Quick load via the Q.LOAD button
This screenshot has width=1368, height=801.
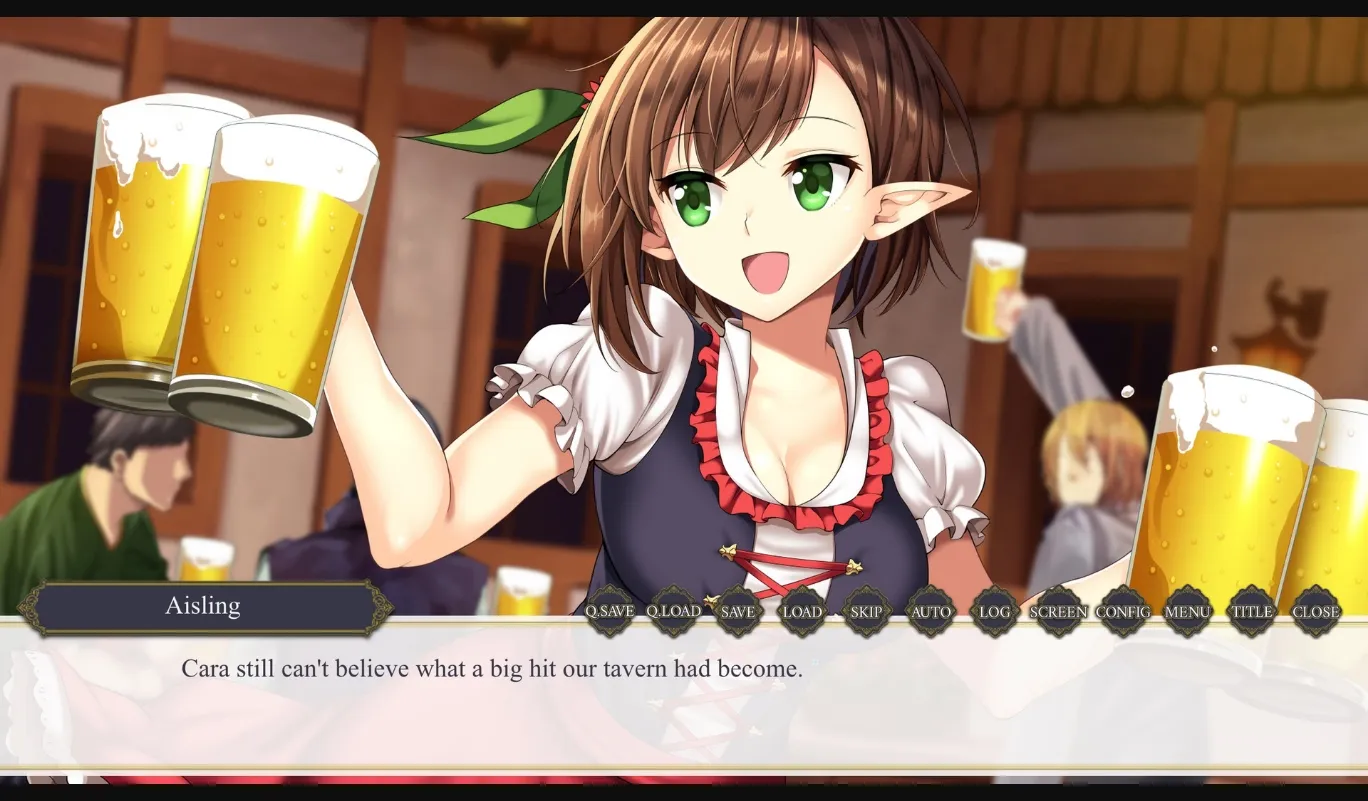[672, 610]
